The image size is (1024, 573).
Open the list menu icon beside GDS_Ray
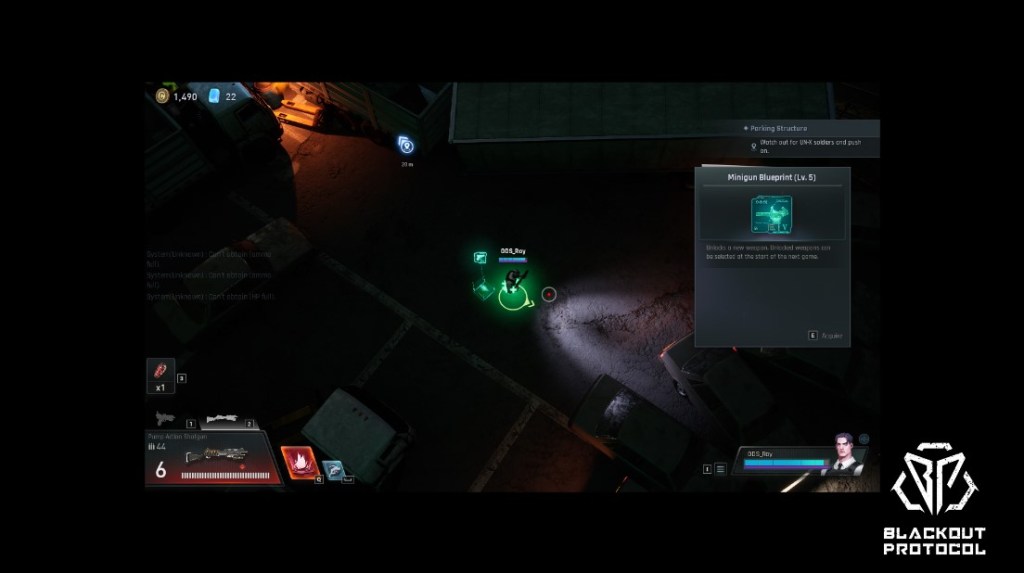pyautogui.click(x=720, y=468)
